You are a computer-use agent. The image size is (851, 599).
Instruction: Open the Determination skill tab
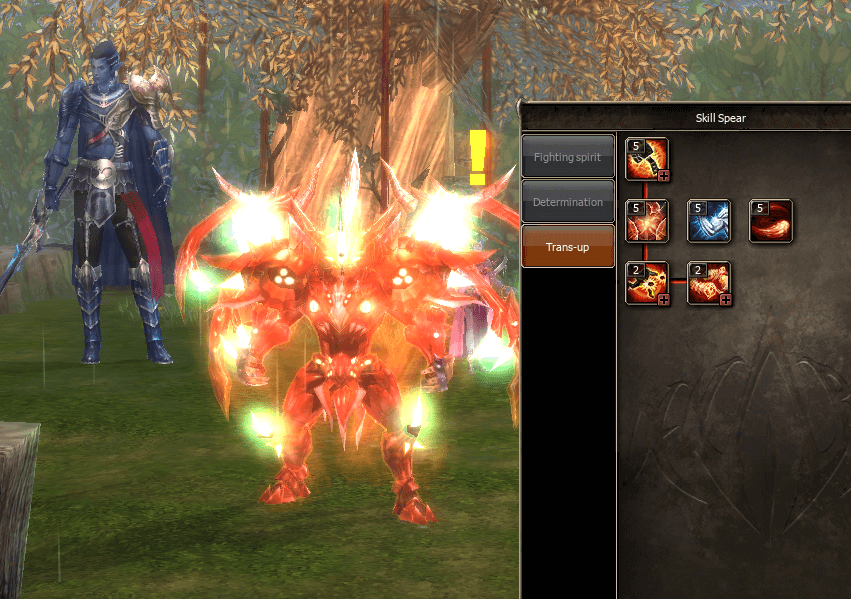(567, 202)
